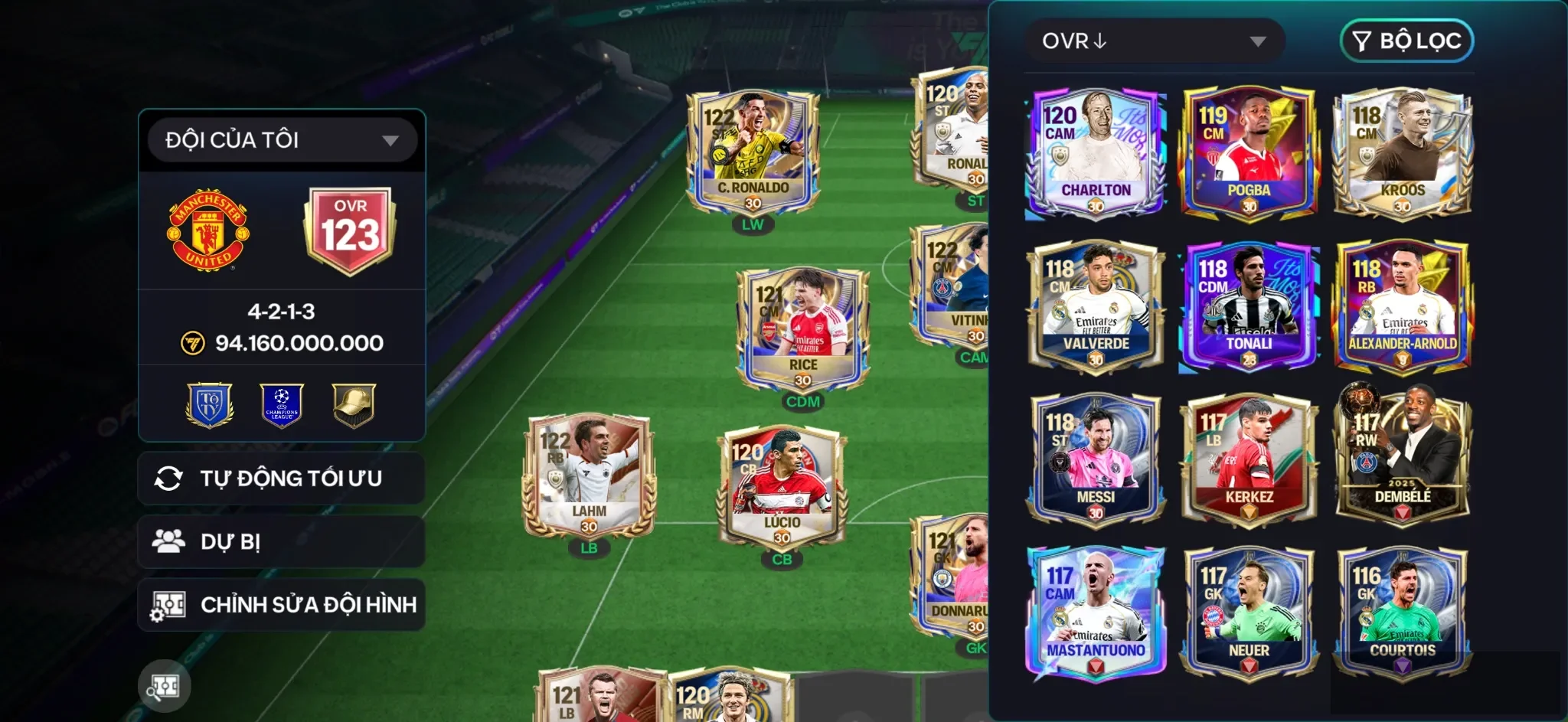This screenshot has height=722, width=1568.
Task: Activate TỰ ĐỘNG TỐI ƯU auto-optimize
Action: 281,479
